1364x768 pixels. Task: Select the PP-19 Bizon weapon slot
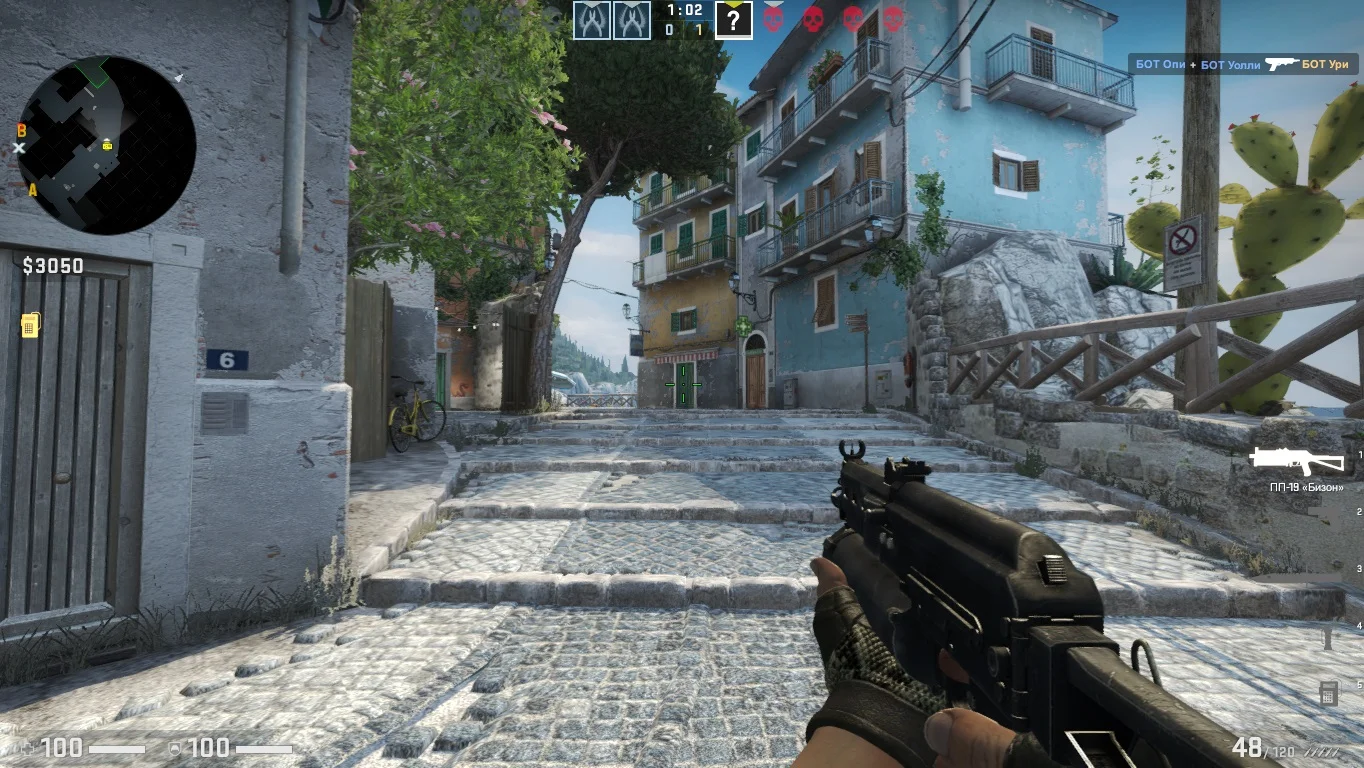click(x=1297, y=460)
